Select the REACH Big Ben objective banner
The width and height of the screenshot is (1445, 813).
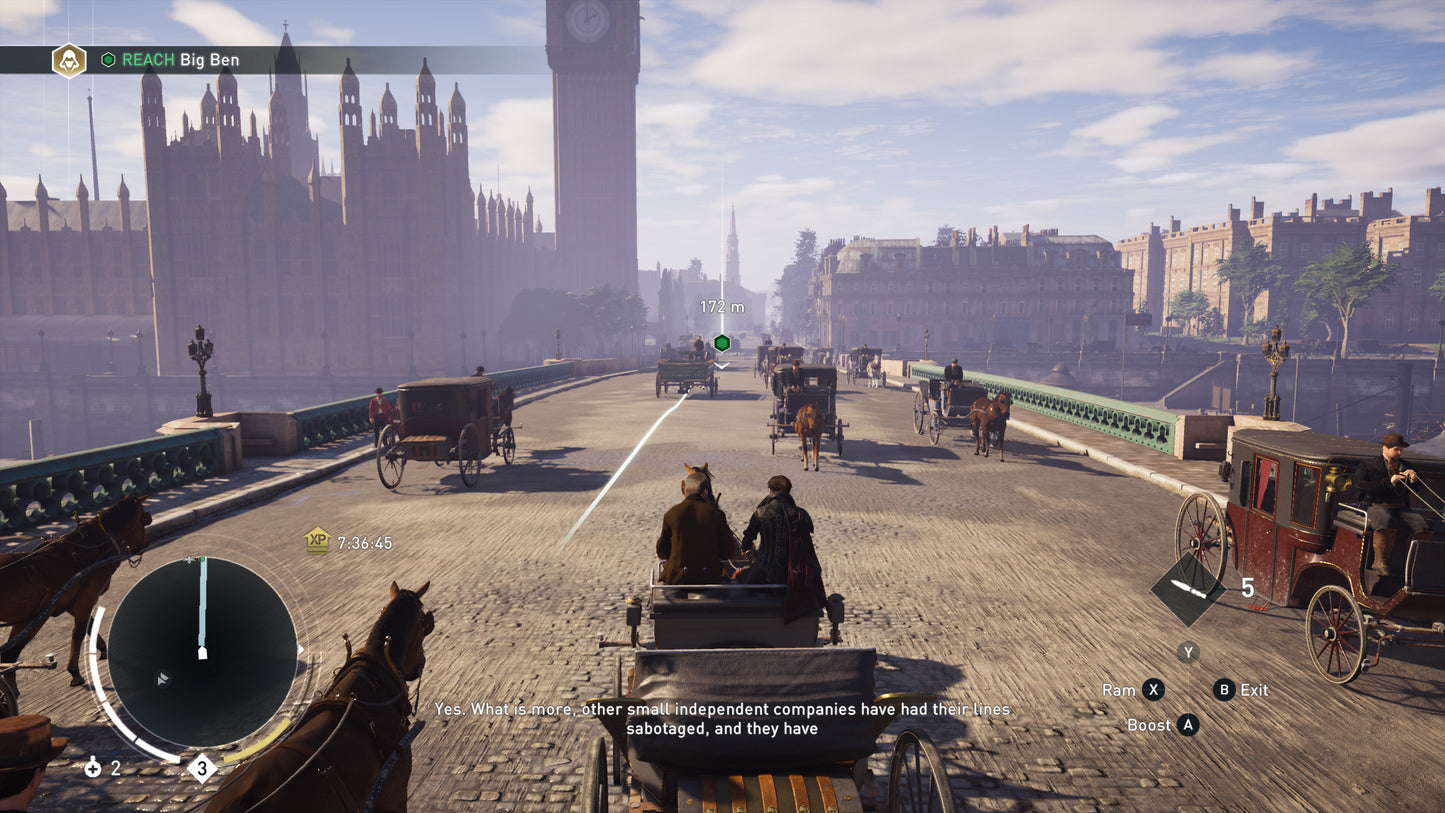pyautogui.click(x=178, y=59)
